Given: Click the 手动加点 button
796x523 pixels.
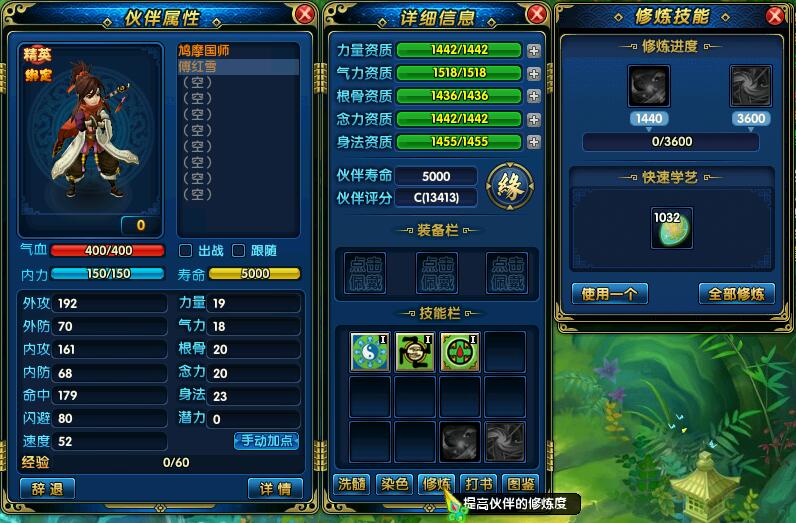Looking at the screenshot, I should (266, 440).
